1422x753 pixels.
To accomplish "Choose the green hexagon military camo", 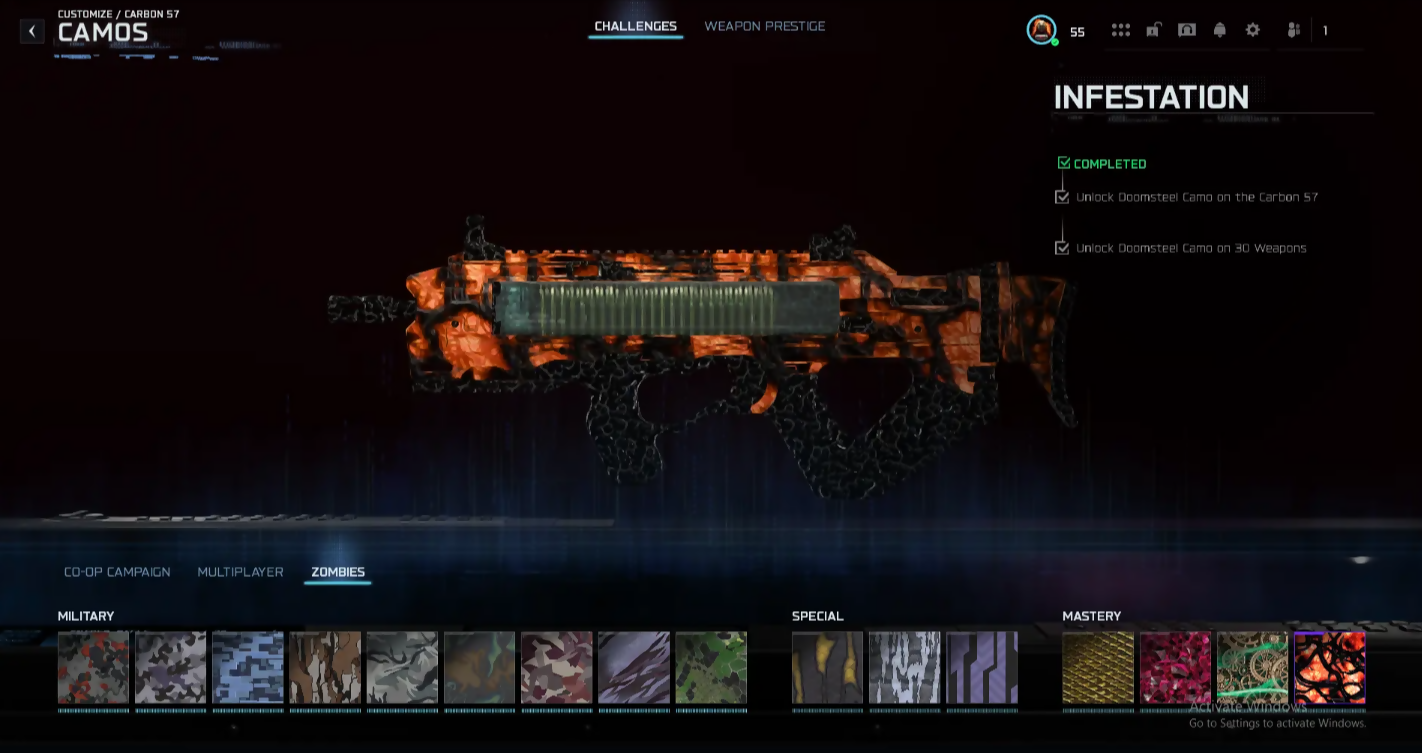I will (711, 667).
